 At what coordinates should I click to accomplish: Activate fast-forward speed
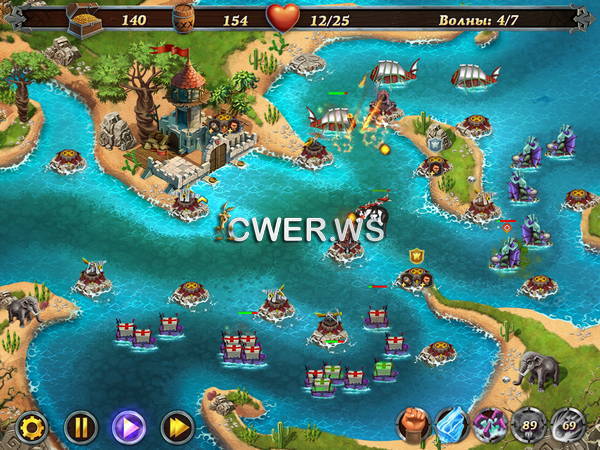coord(177,427)
